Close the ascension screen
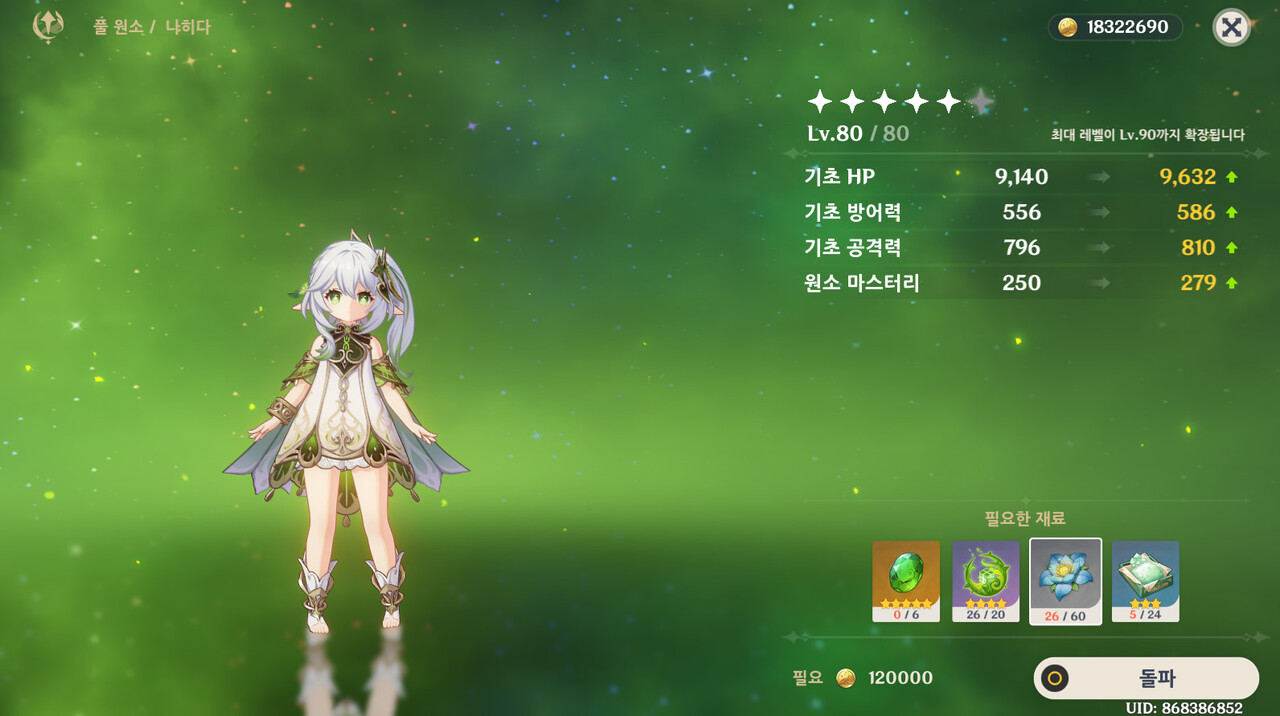 pyautogui.click(x=1231, y=28)
